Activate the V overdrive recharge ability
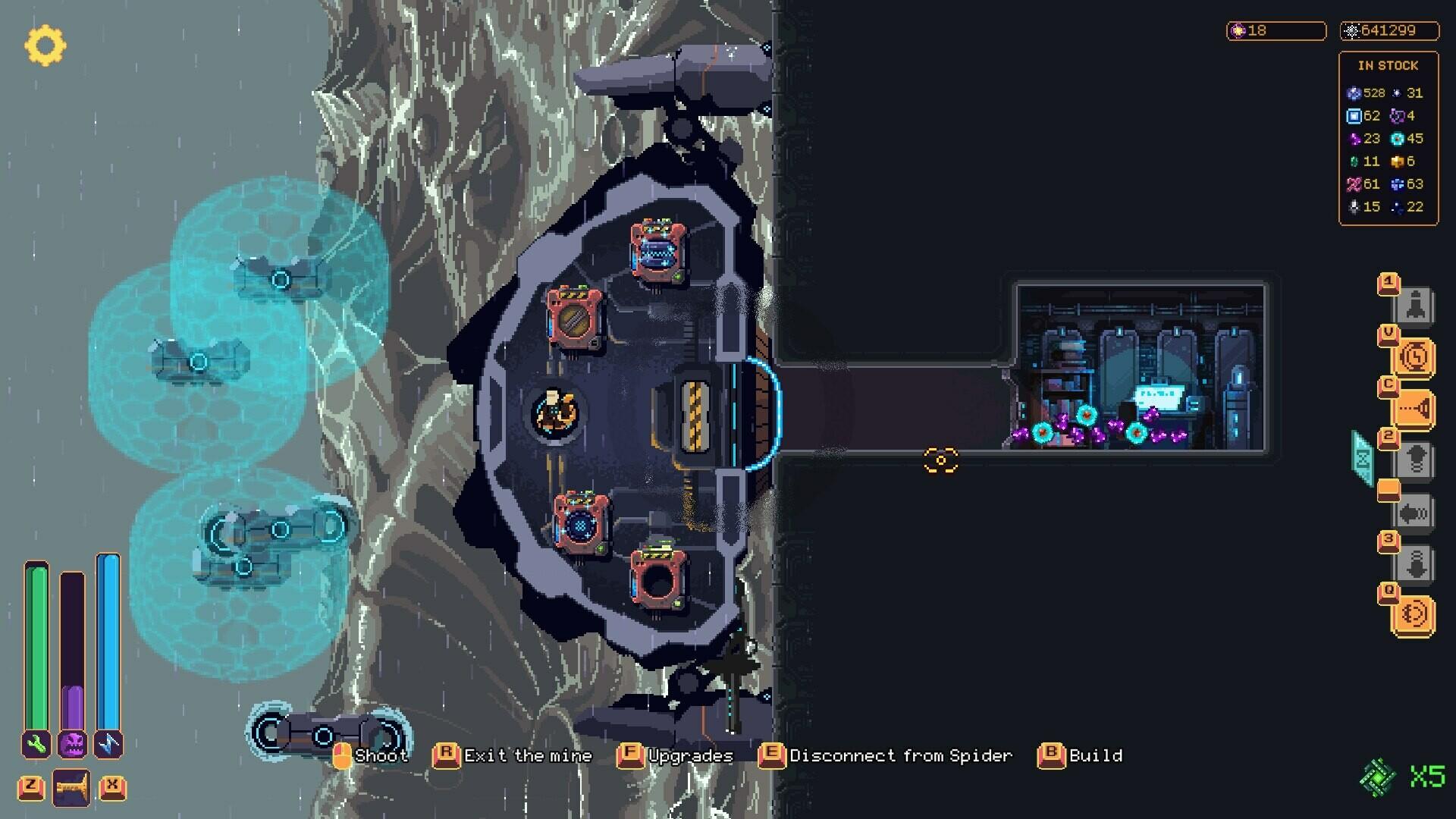This screenshot has width=1456, height=819. click(1415, 356)
